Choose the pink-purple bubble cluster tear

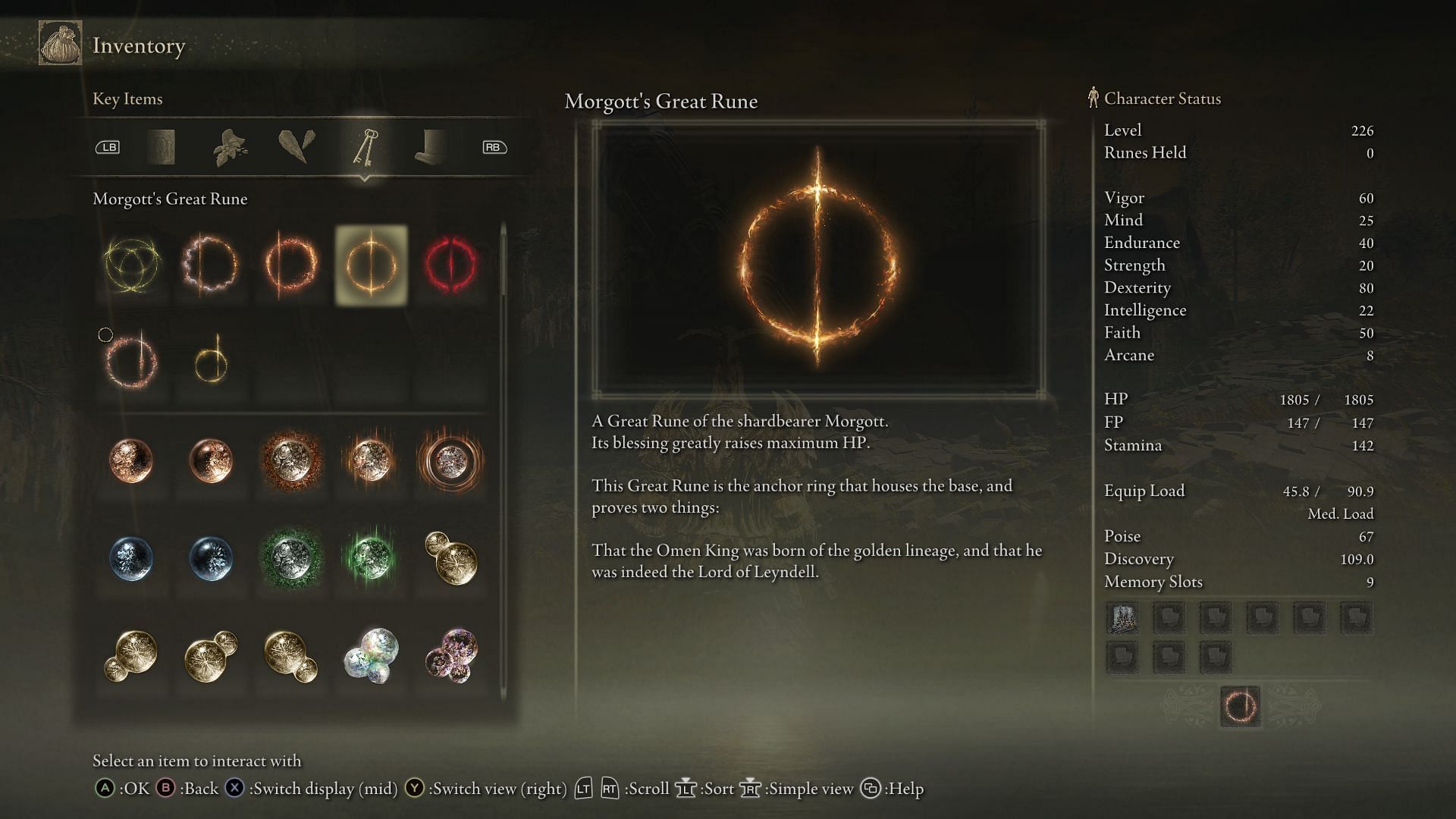[x=450, y=654]
